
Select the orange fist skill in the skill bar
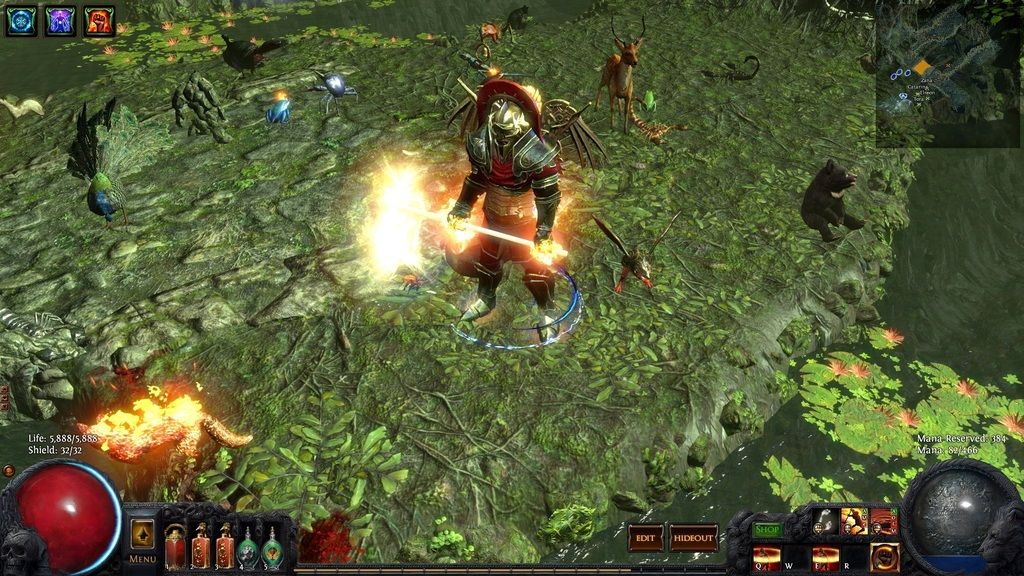click(884, 558)
